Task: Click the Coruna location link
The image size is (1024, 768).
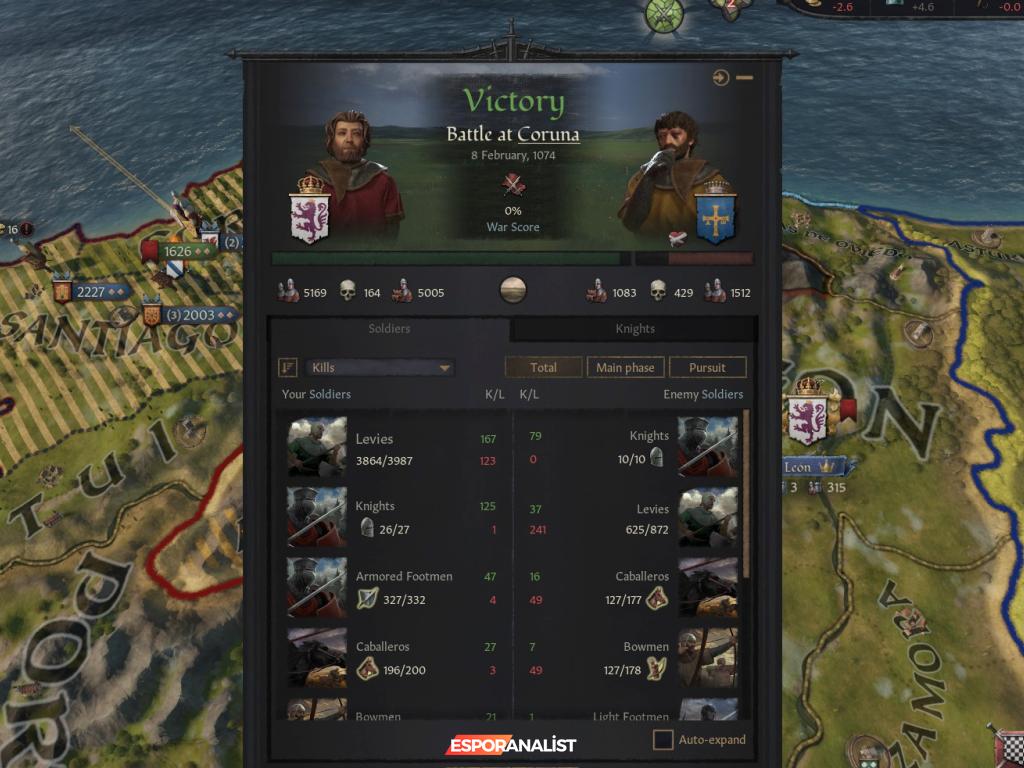Action: pyautogui.click(x=548, y=135)
